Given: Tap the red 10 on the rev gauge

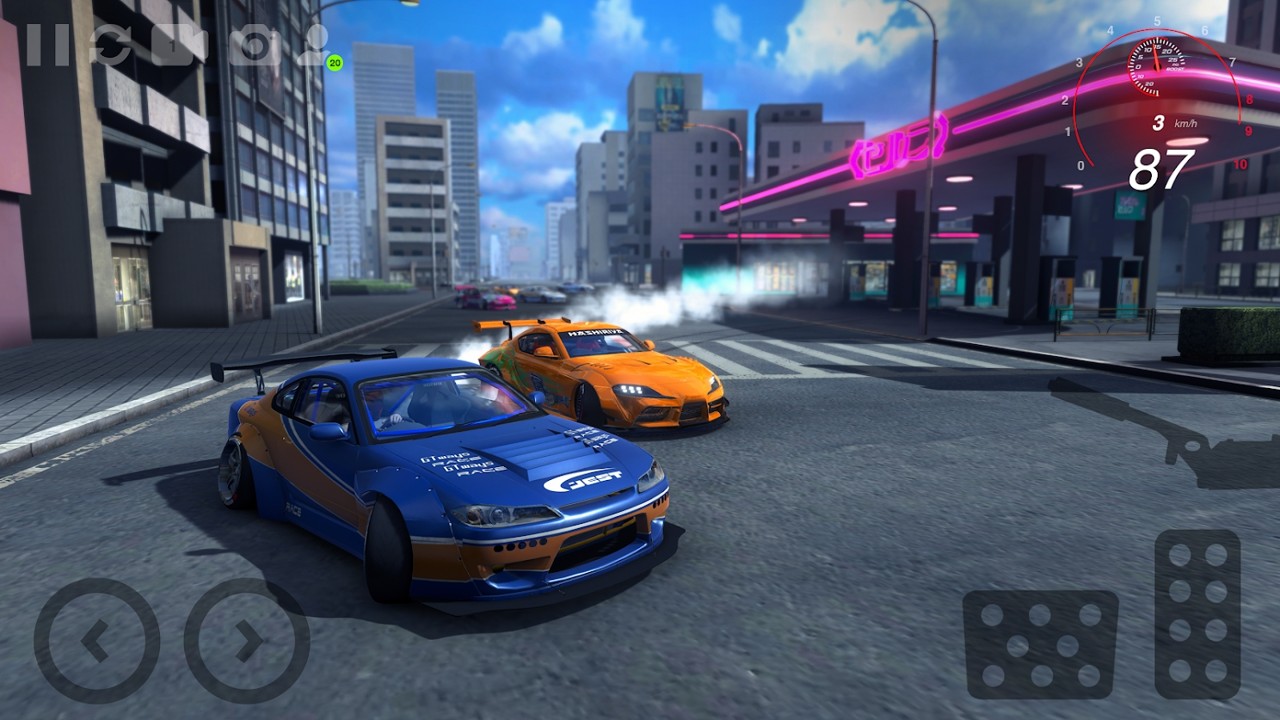Looking at the screenshot, I should (x=1241, y=164).
